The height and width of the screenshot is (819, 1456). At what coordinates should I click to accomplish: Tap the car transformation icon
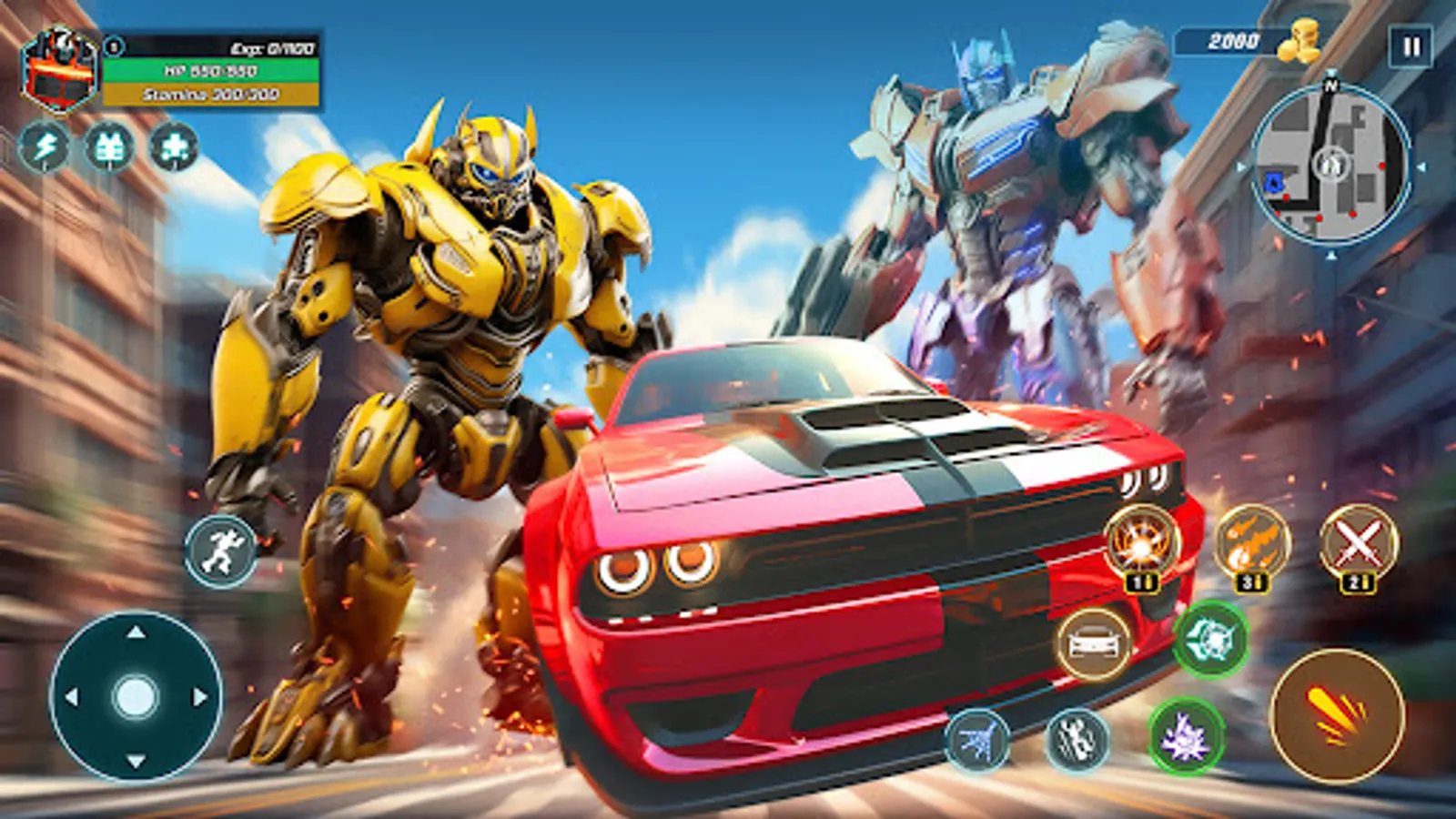click(x=1094, y=646)
